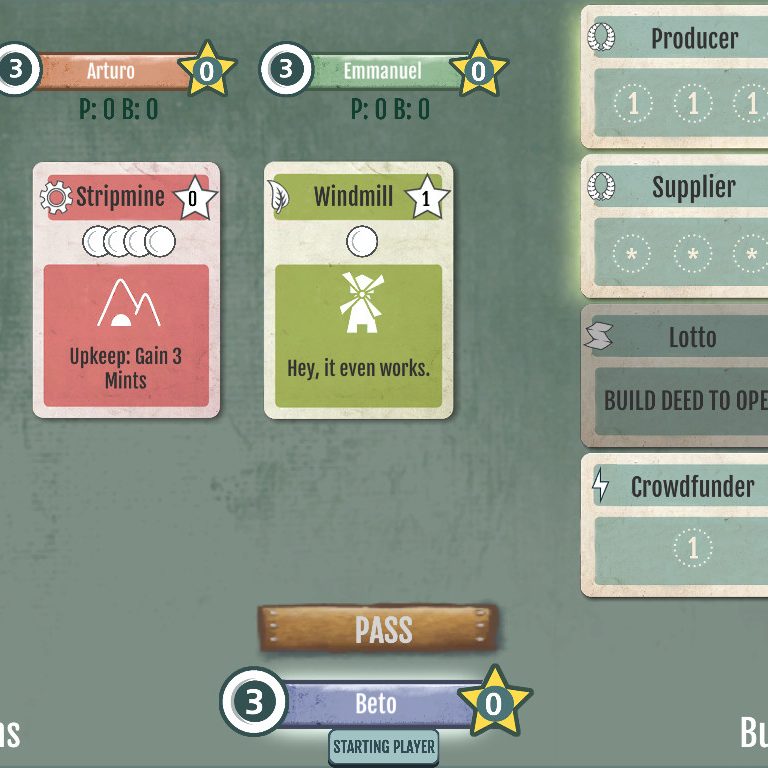
Task: Click Beto's player name banner
Action: click(375, 703)
